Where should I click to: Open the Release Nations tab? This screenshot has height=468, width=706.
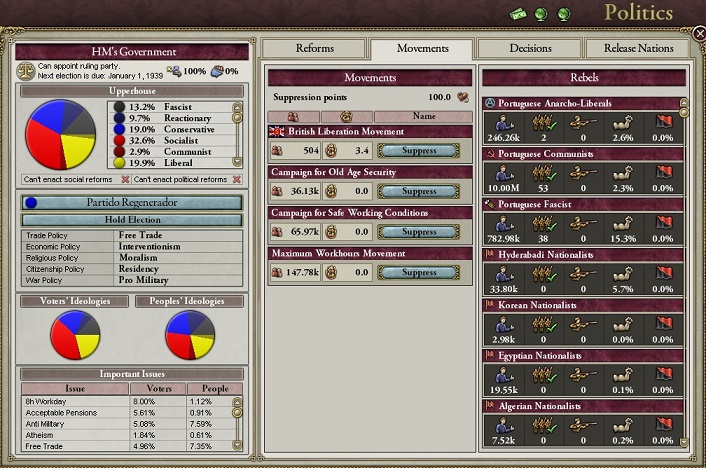point(636,48)
